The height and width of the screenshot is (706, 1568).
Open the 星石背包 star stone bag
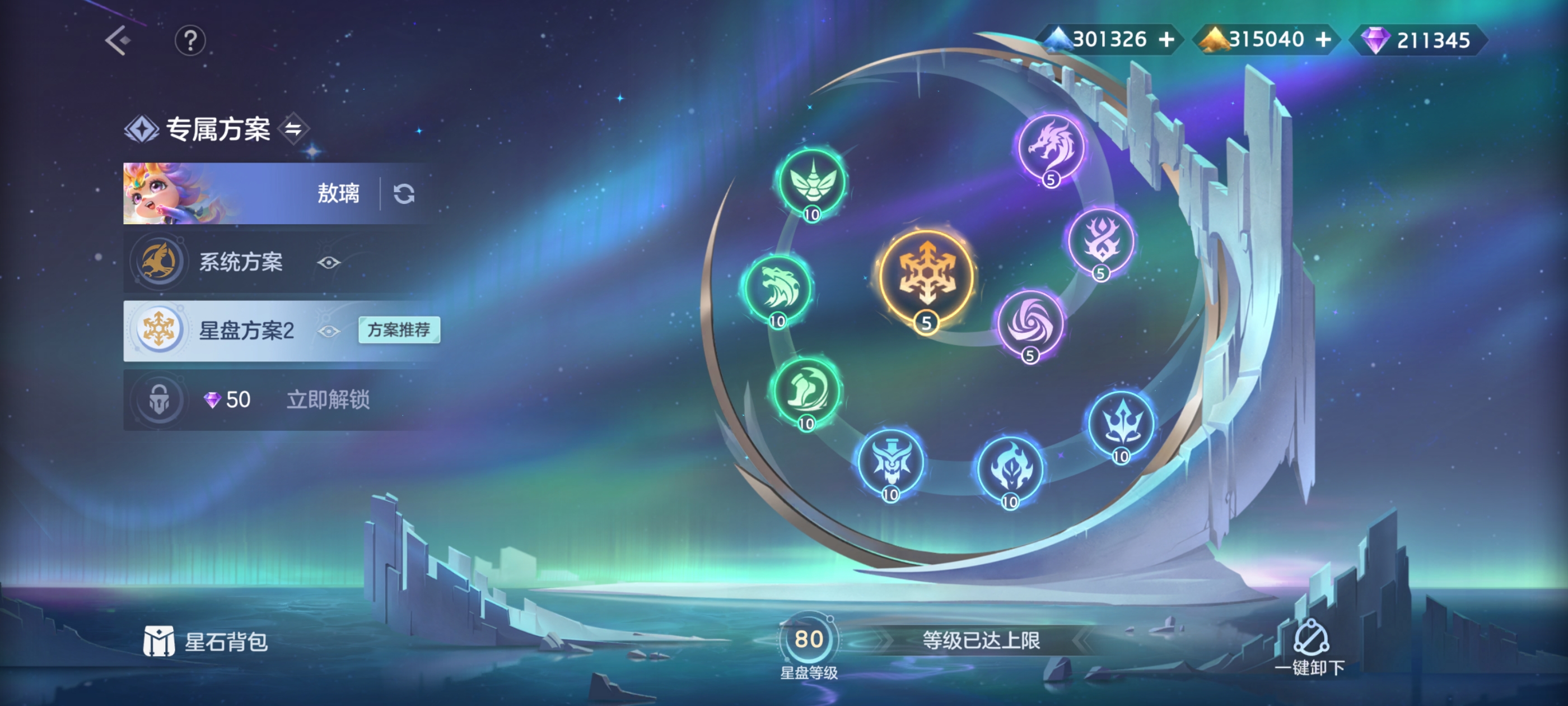click(x=206, y=642)
